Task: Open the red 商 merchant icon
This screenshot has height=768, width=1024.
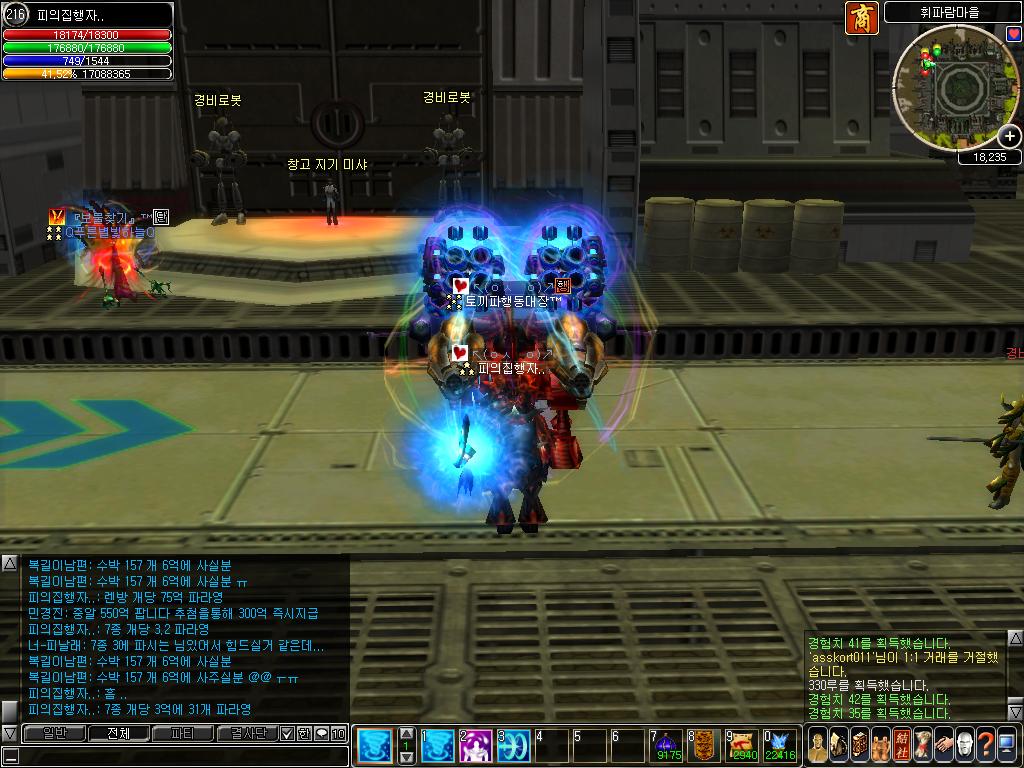Action: (x=861, y=18)
